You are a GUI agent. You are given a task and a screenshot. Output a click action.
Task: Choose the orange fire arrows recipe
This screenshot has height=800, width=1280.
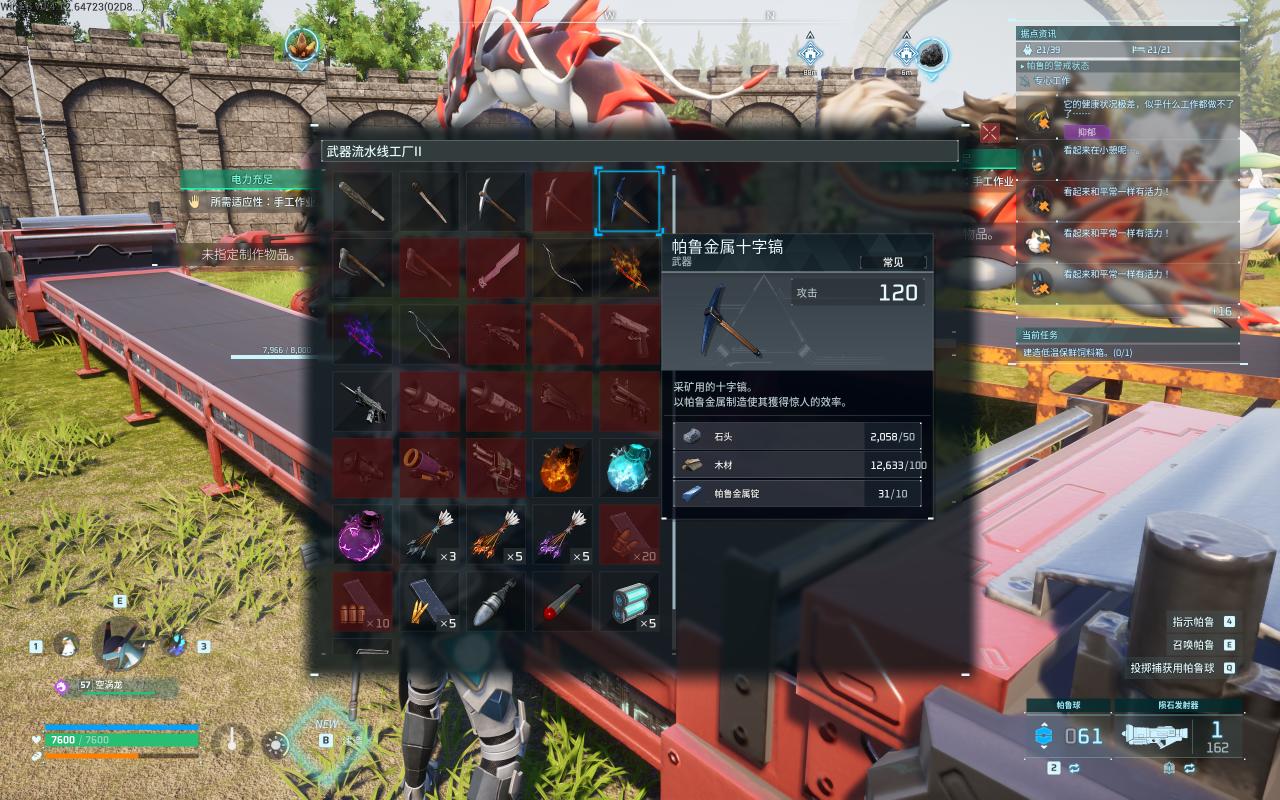pyautogui.click(x=496, y=534)
